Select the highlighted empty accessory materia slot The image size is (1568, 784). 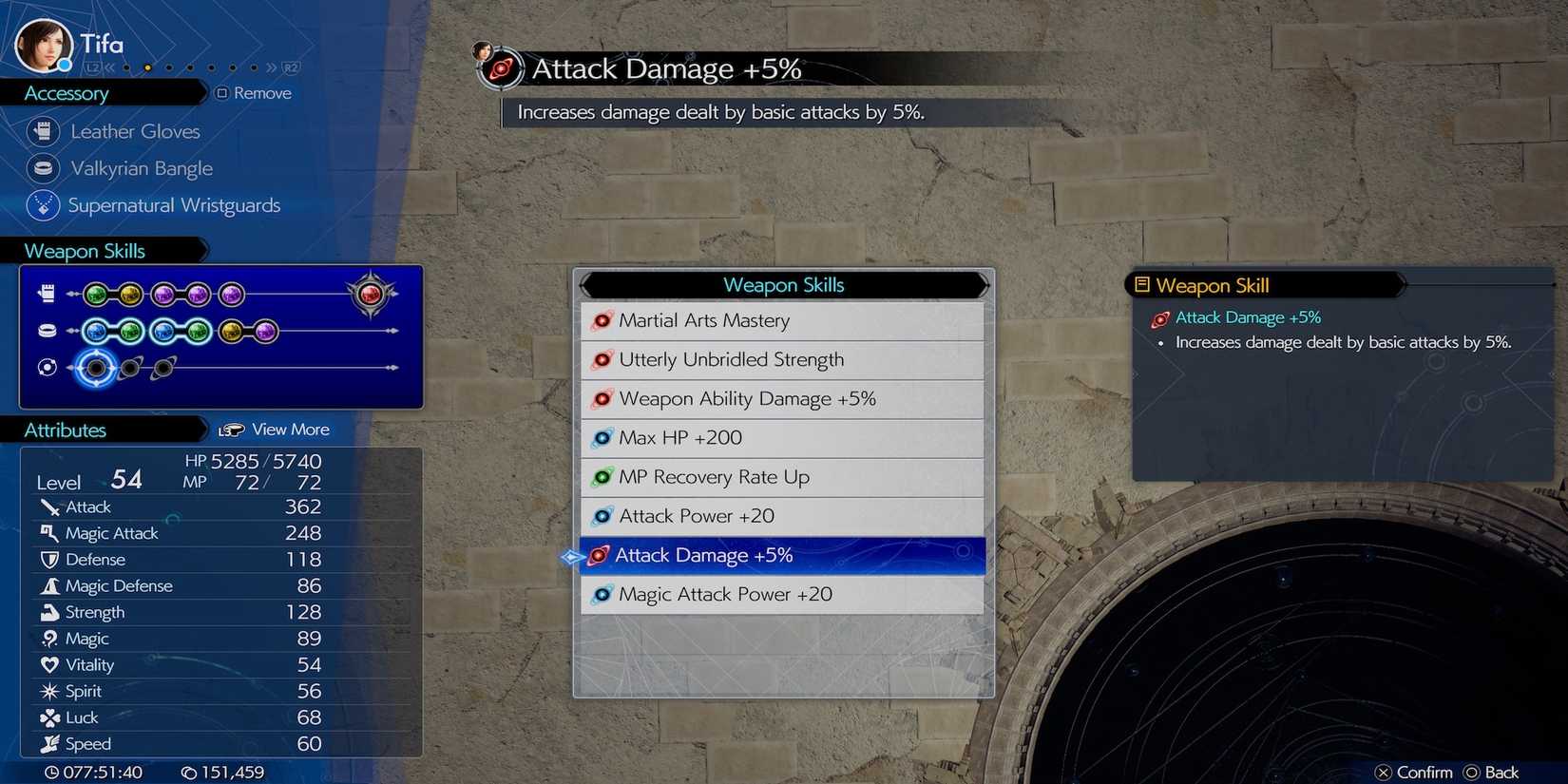coord(96,367)
